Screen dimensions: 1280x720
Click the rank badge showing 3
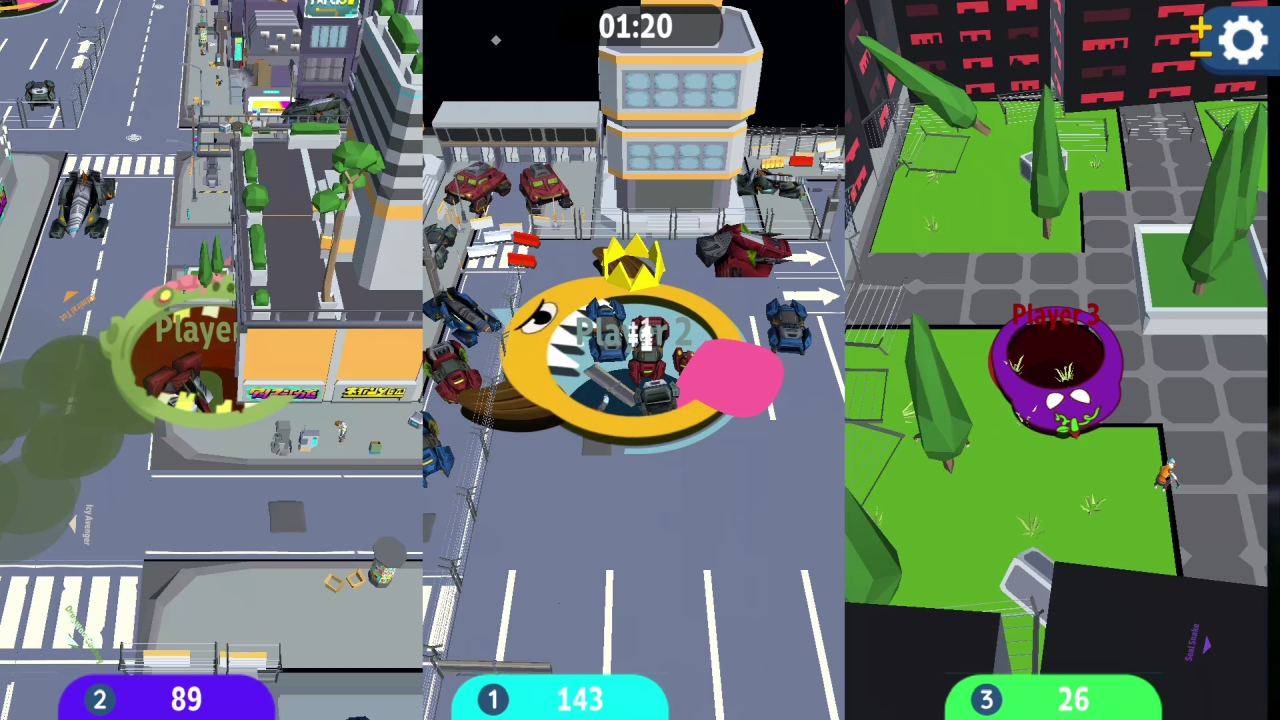tap(986, 699)
